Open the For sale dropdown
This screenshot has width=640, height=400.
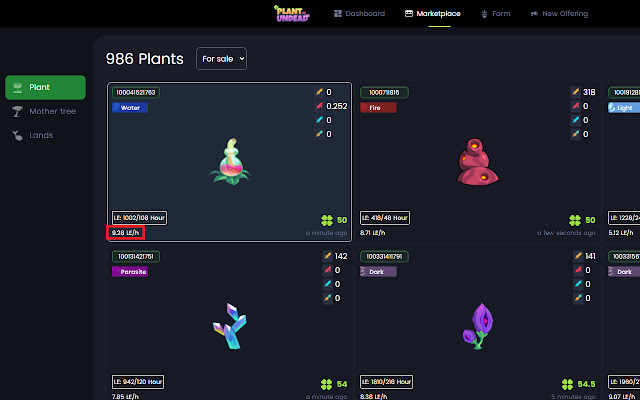point(221,59)
